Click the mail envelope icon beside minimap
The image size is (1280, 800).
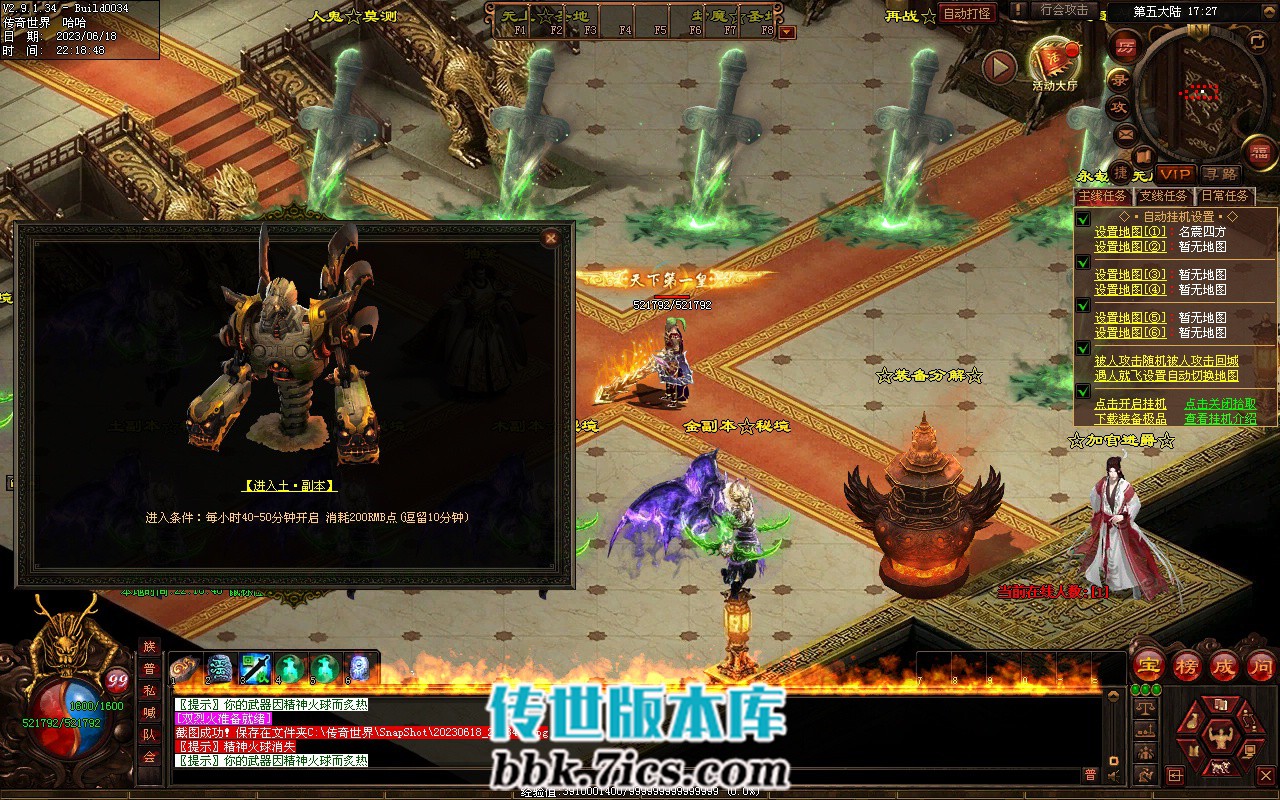pos(1126,134)
